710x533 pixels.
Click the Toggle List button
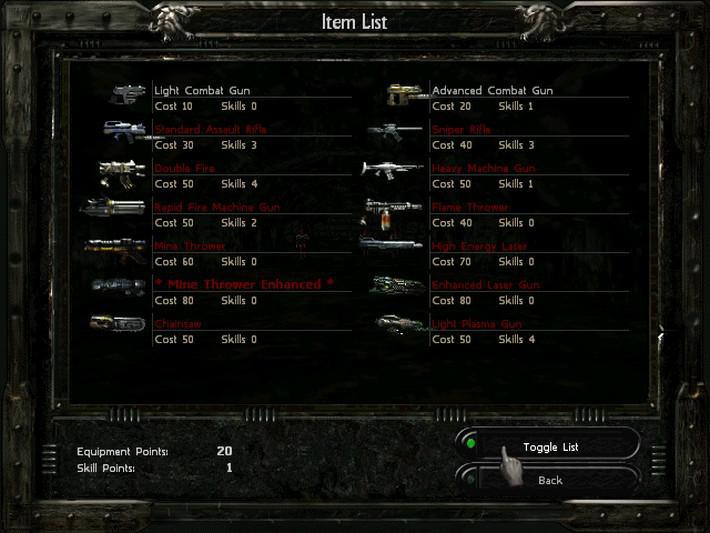(550, 447)
